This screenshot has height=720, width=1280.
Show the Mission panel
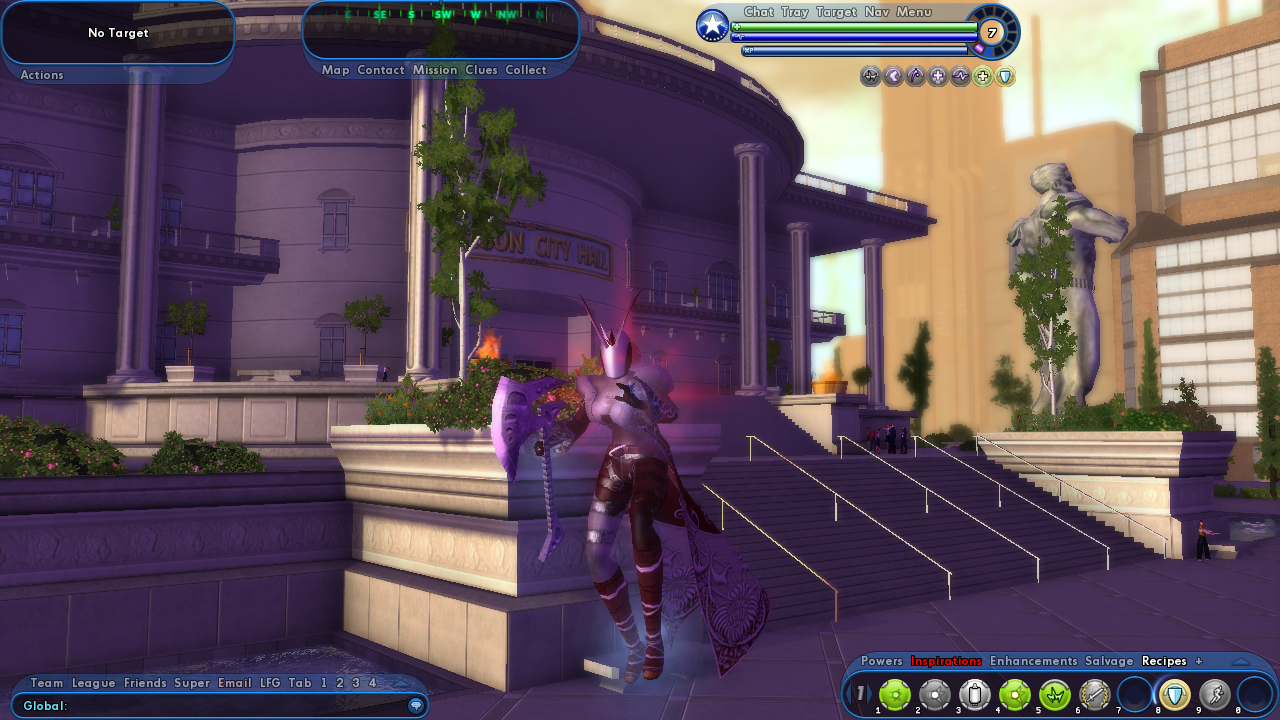pos(435,70)
